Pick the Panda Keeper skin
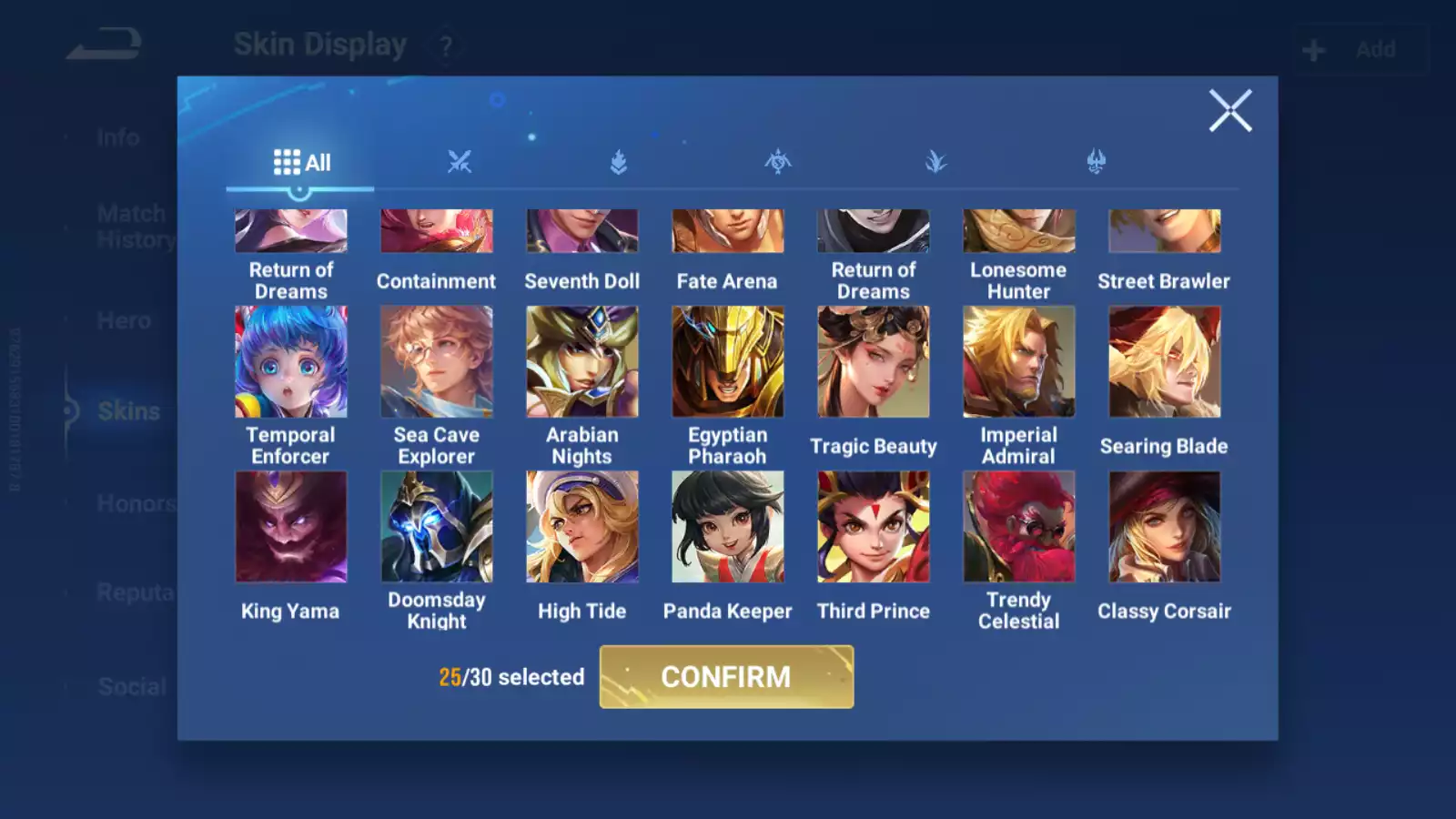This screenshot has width=1456, height=819. click(728, 527)
